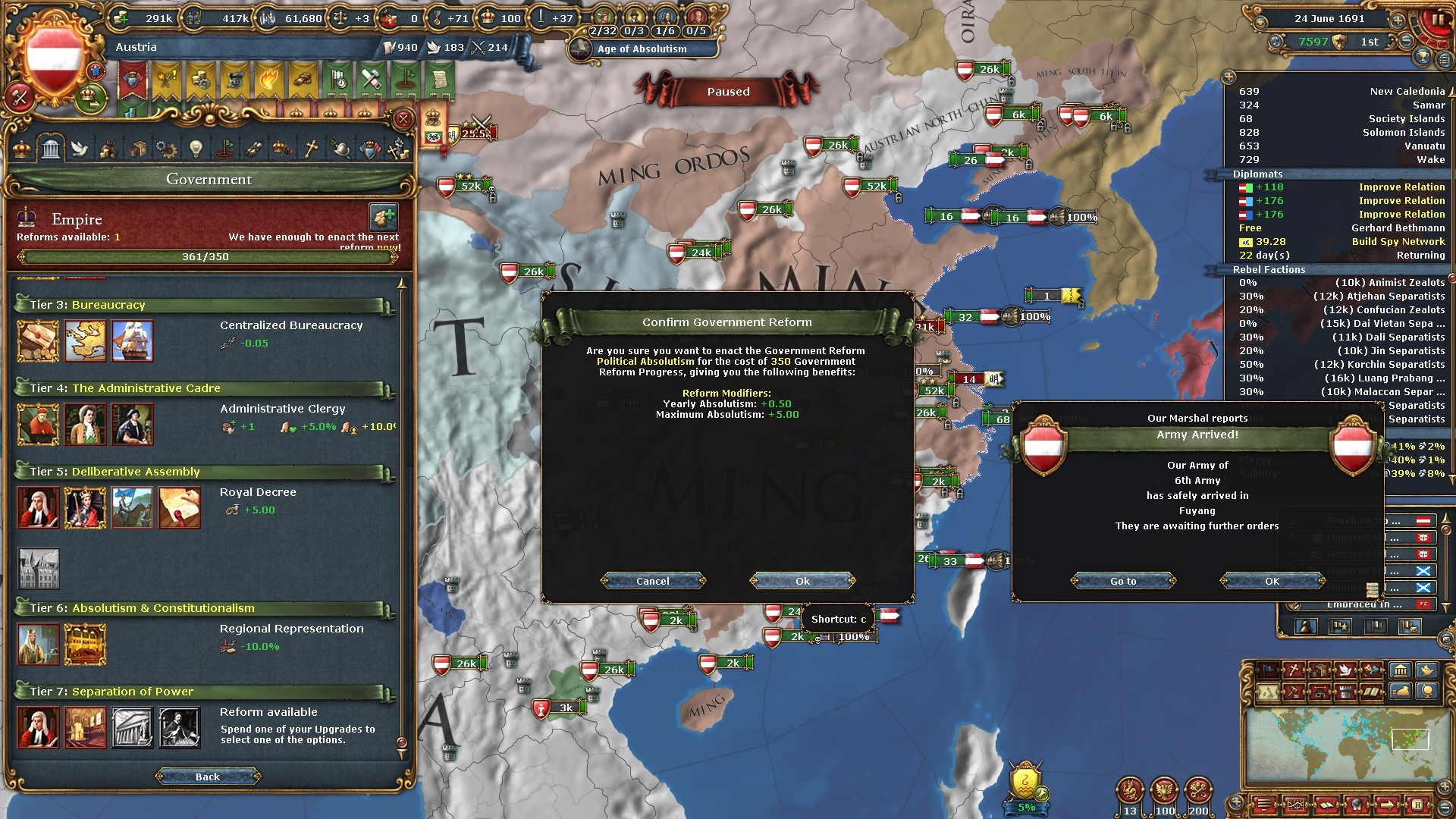Select the Court tab crown icon
This screenshot has height=819, width=1456.
22,149
